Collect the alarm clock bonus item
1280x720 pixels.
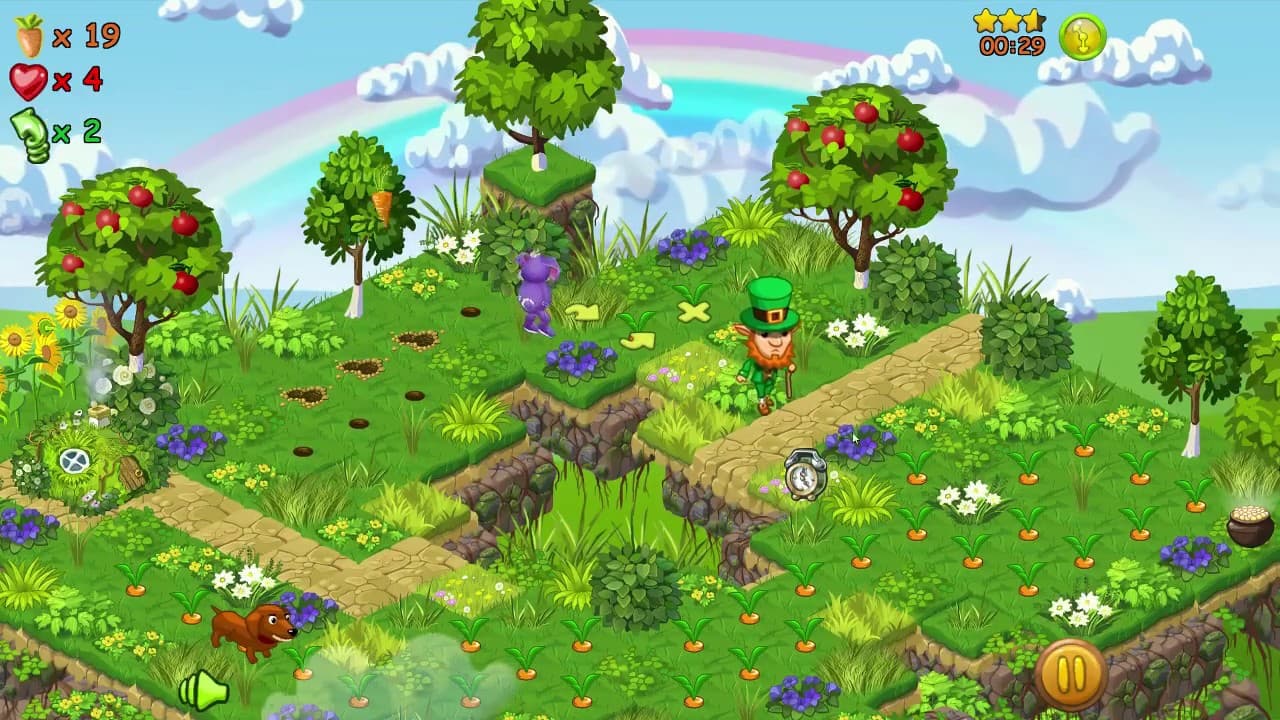[806, 476]
